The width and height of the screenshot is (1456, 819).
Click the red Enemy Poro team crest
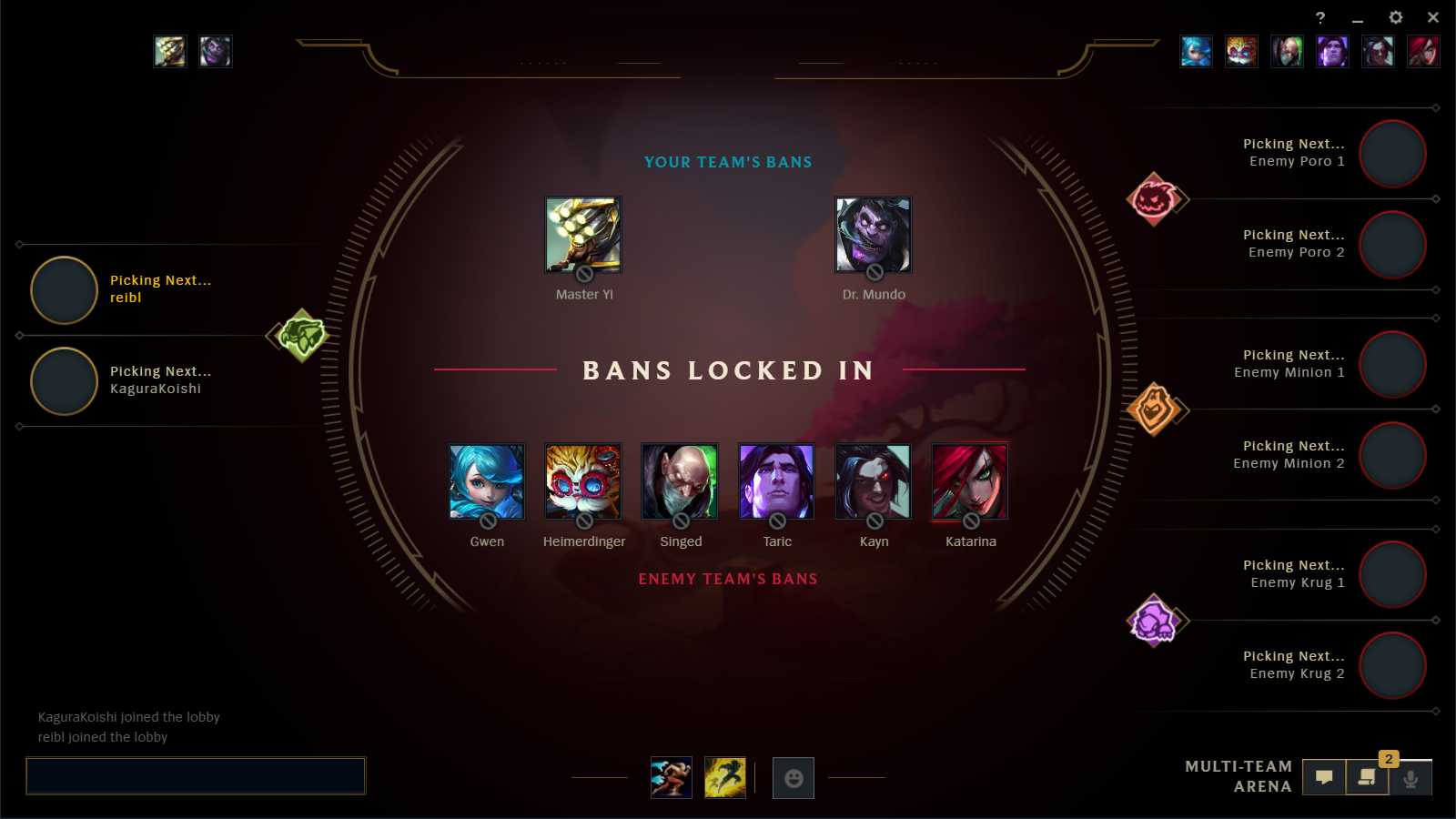1158,198
